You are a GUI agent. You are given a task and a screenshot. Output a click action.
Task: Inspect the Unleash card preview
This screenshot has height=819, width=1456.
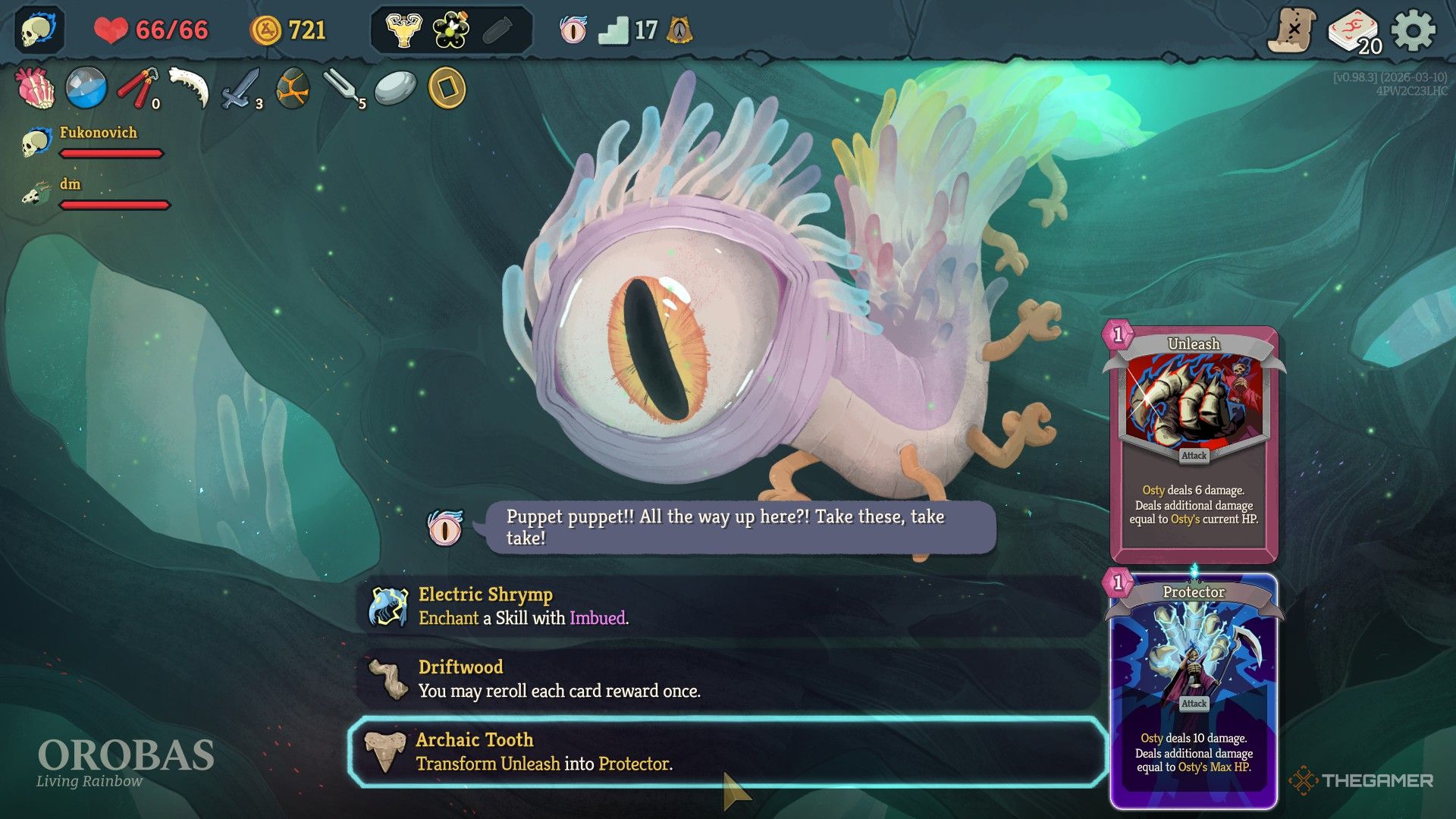click(1194, 444)
